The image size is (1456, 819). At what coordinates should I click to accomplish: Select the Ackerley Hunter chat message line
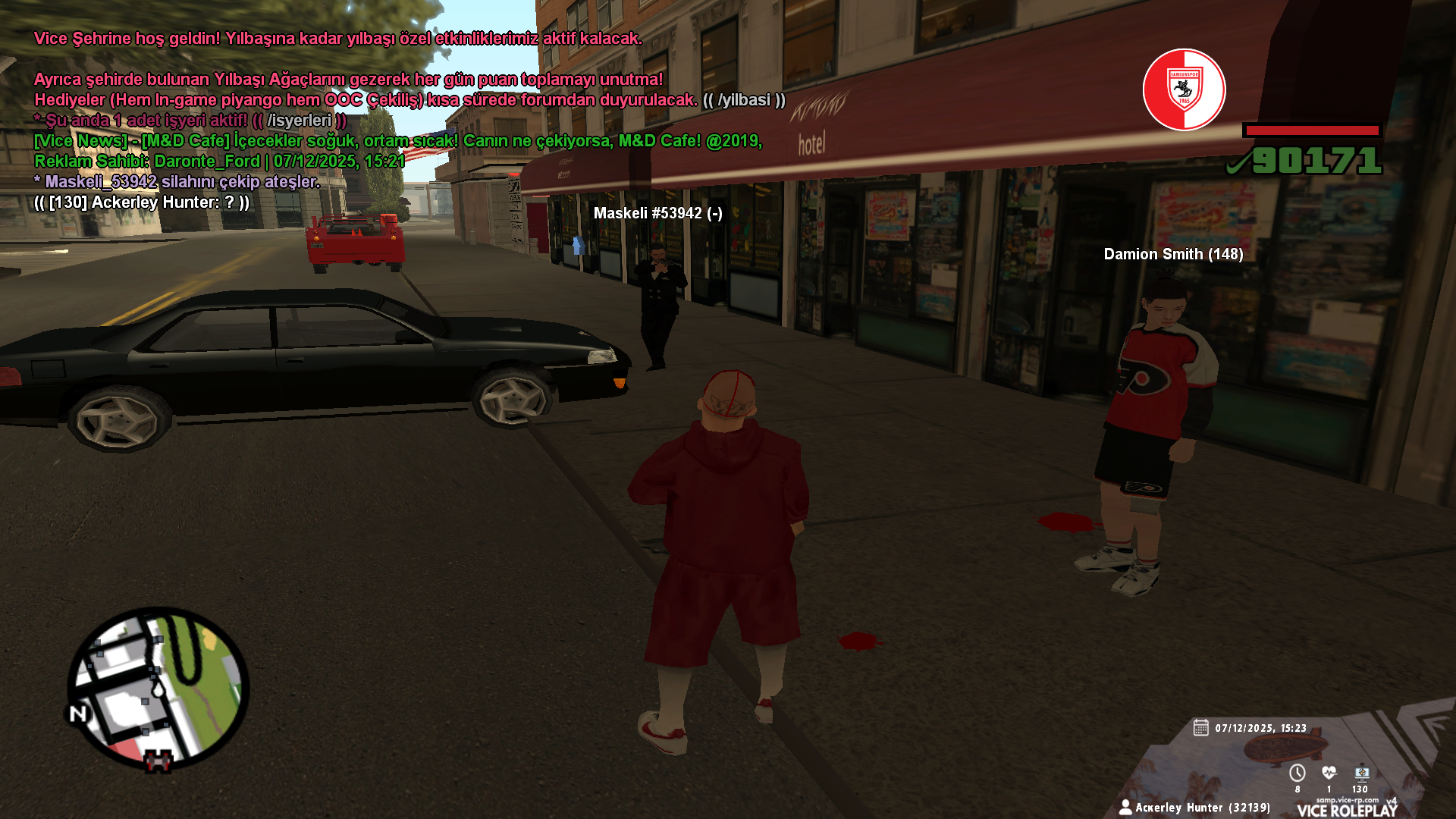click(x=142, y=202)
